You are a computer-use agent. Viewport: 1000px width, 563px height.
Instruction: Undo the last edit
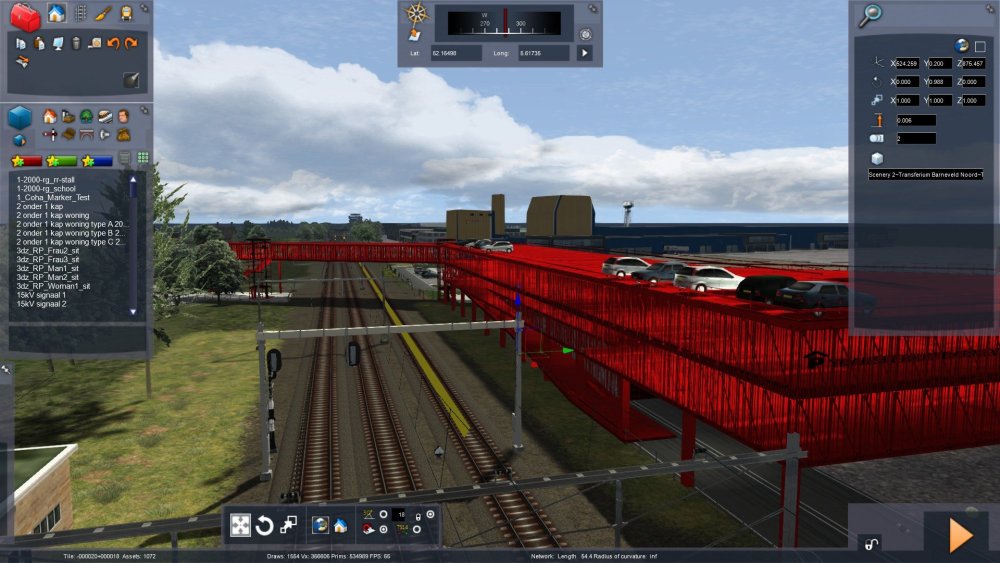pos(113,43)
